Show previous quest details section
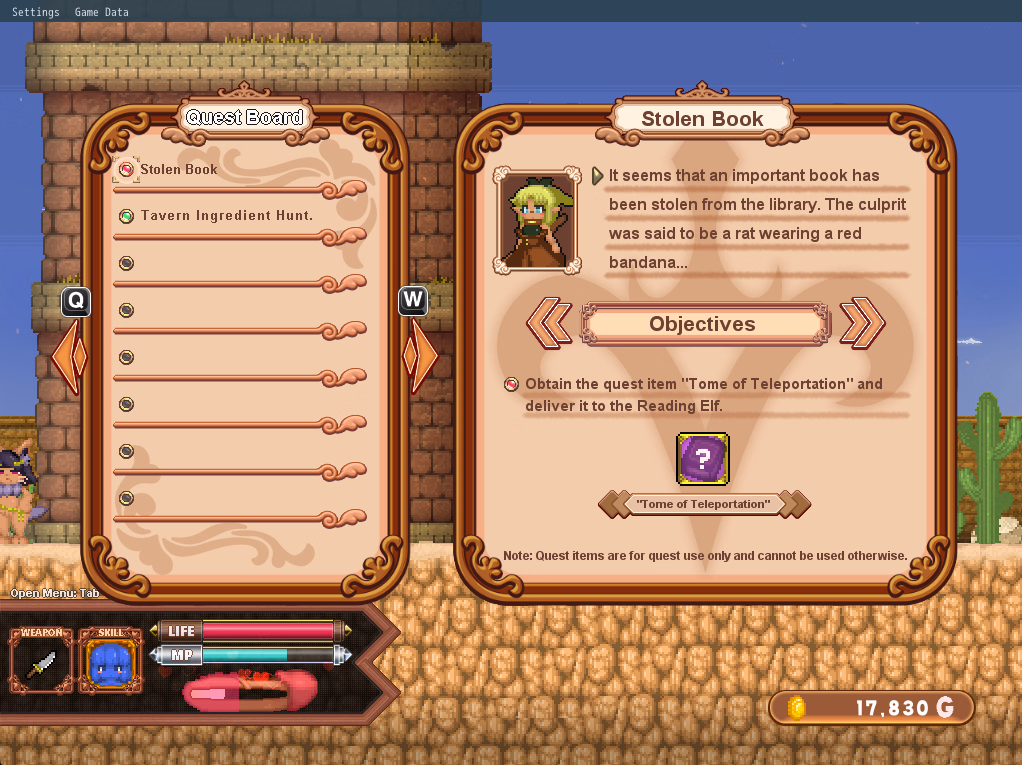1022x765 pixels. [548, 323]
